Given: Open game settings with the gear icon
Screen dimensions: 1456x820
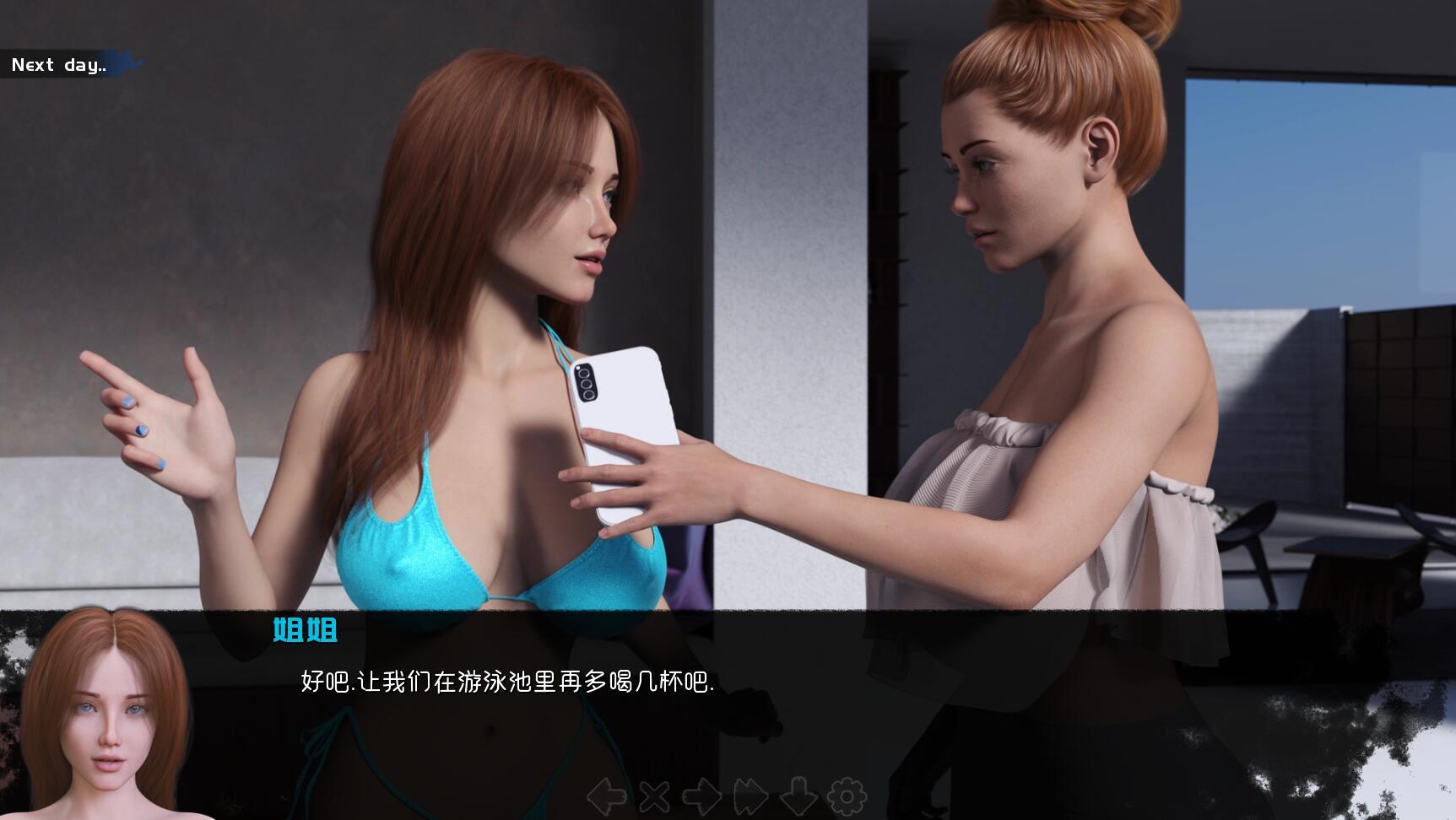Looking at the screenshot, I should pyautogui.click(x=847, y=794).
